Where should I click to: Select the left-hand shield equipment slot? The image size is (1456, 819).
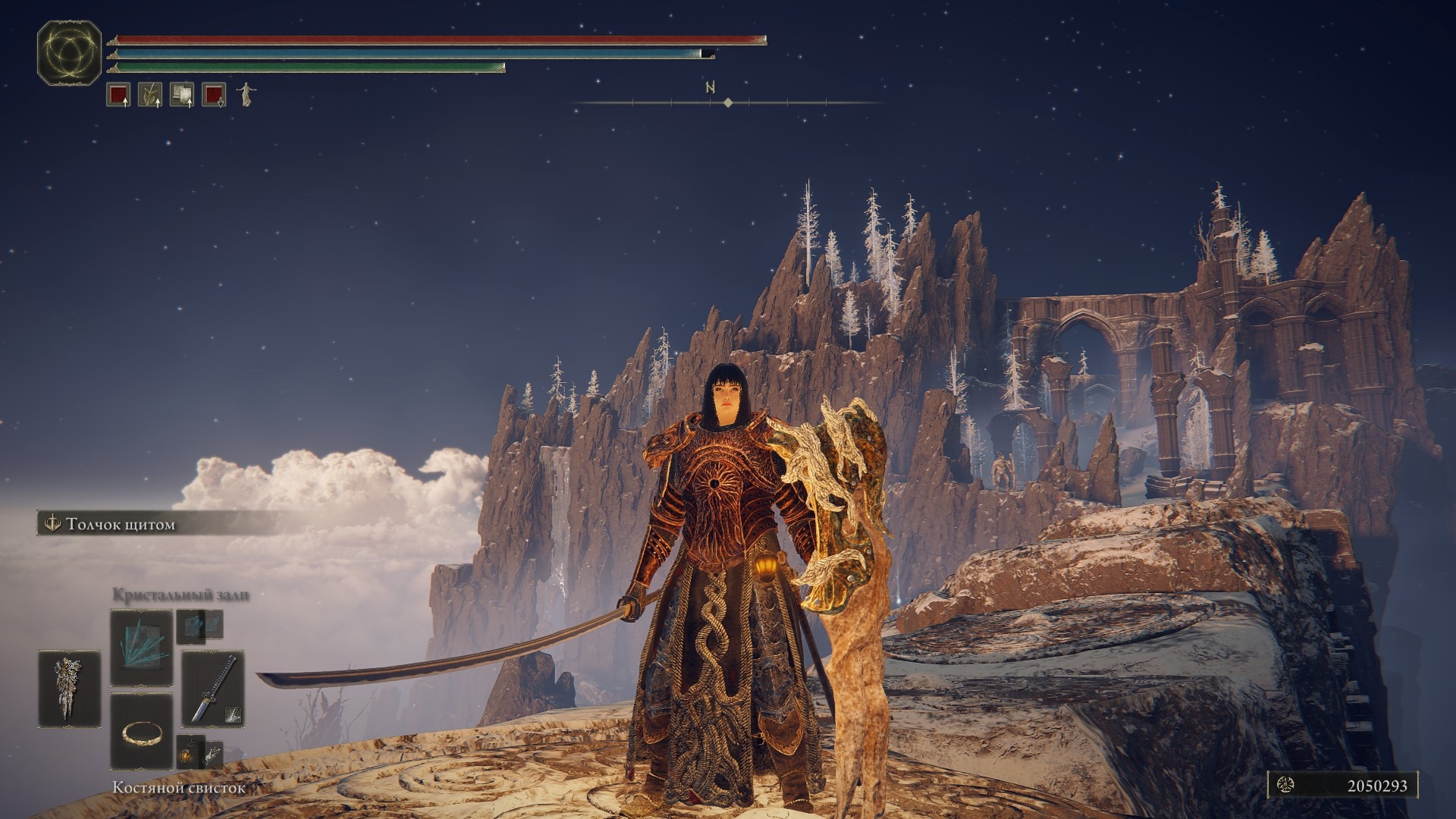[x=69, y=689]
